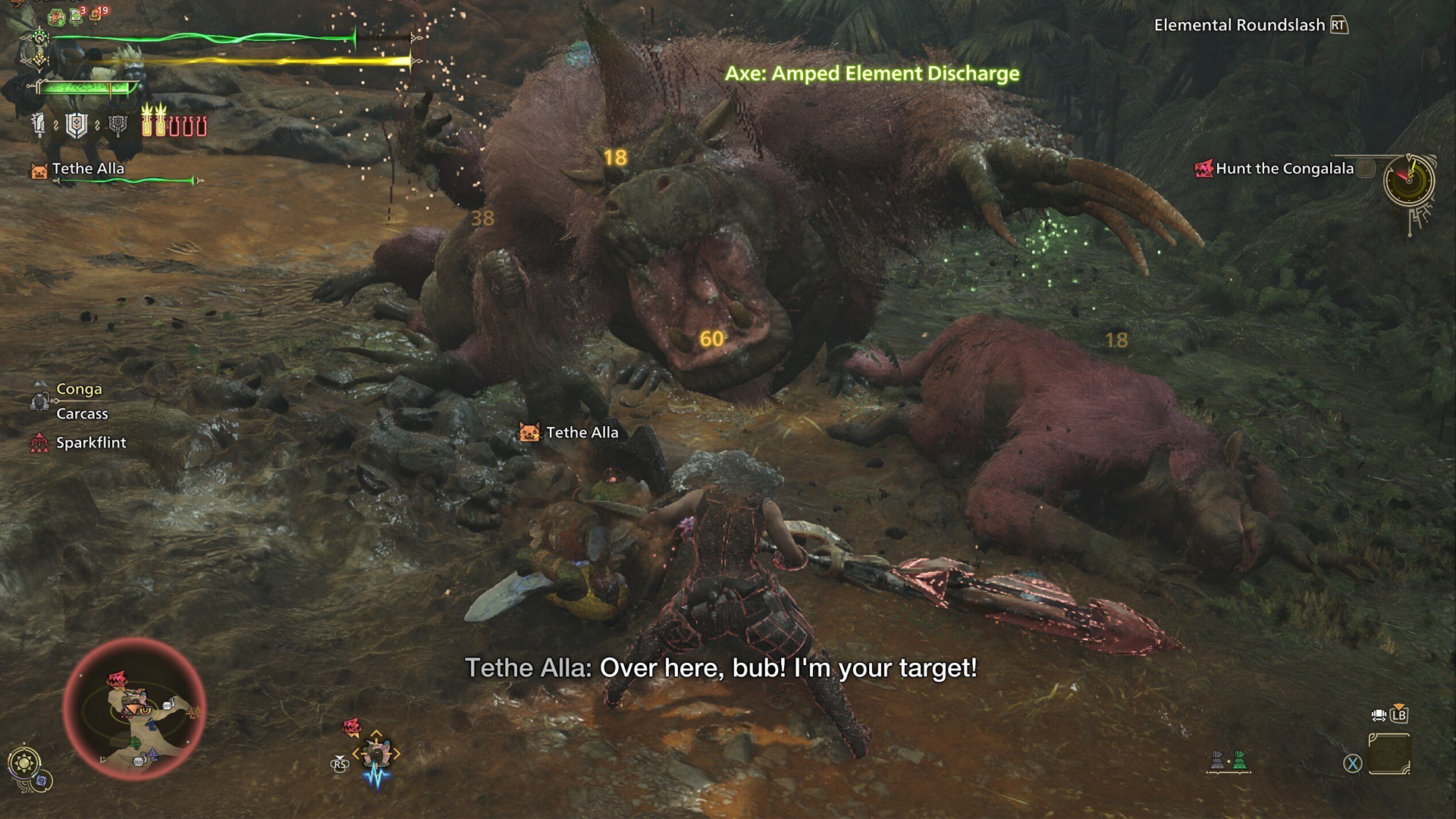Image resolution: width=1456 pixels, height=819 pixels.
Task: Click the grayed-out axe status icon
Action: tap(118, 125)
